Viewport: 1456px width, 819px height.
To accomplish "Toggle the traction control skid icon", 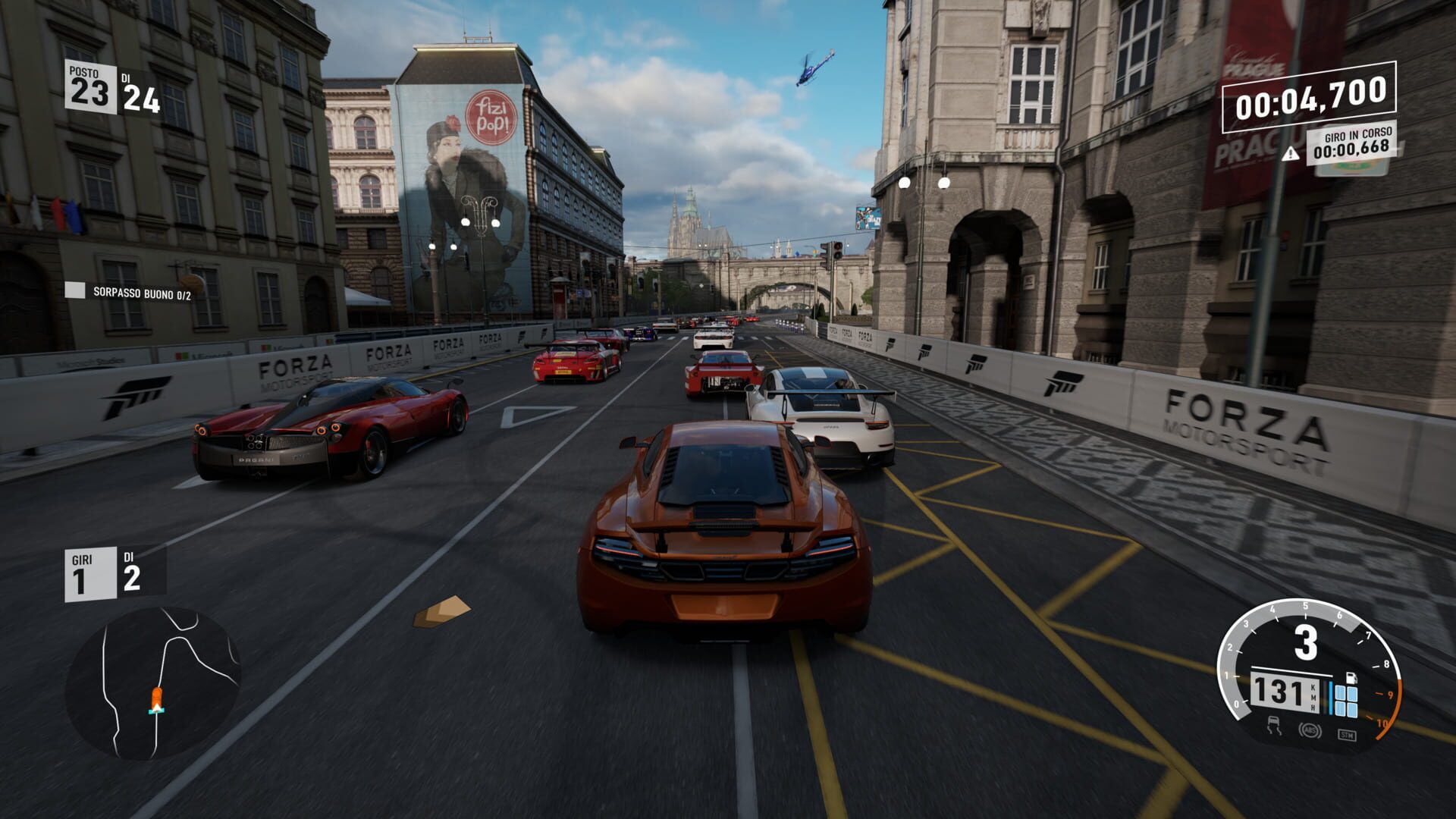I will 1274,725.
